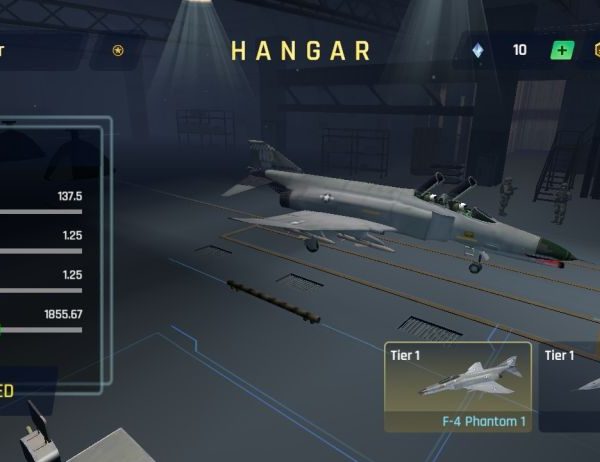600x462 pixels.
Task: Click the gold star currency icon
Action: [118, 50]
